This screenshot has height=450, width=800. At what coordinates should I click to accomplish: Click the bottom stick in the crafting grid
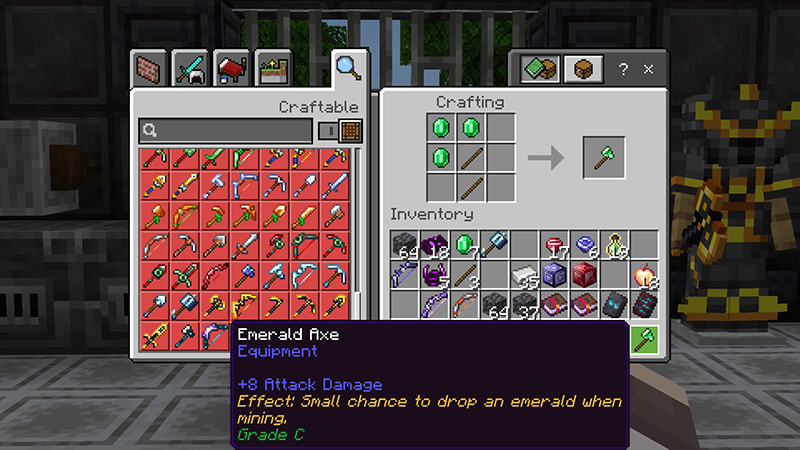click(x=472, y=185)
